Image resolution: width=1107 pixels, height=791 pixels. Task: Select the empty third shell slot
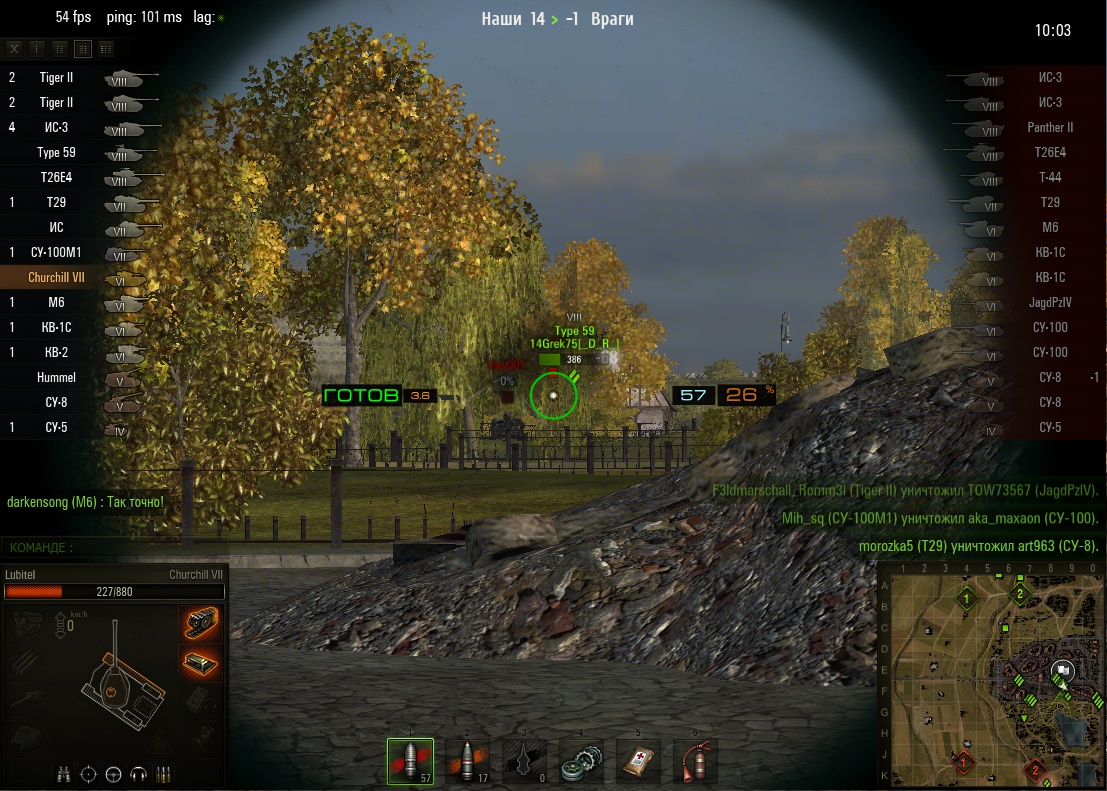523,762
